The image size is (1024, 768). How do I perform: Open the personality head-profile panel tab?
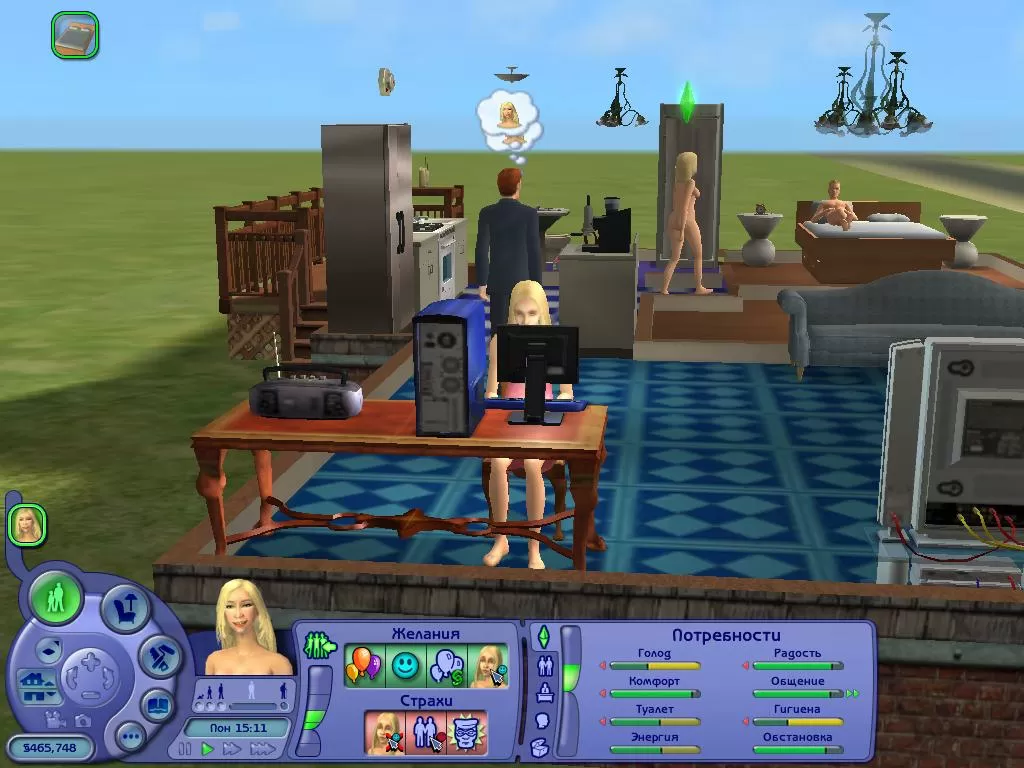point(543,720)
